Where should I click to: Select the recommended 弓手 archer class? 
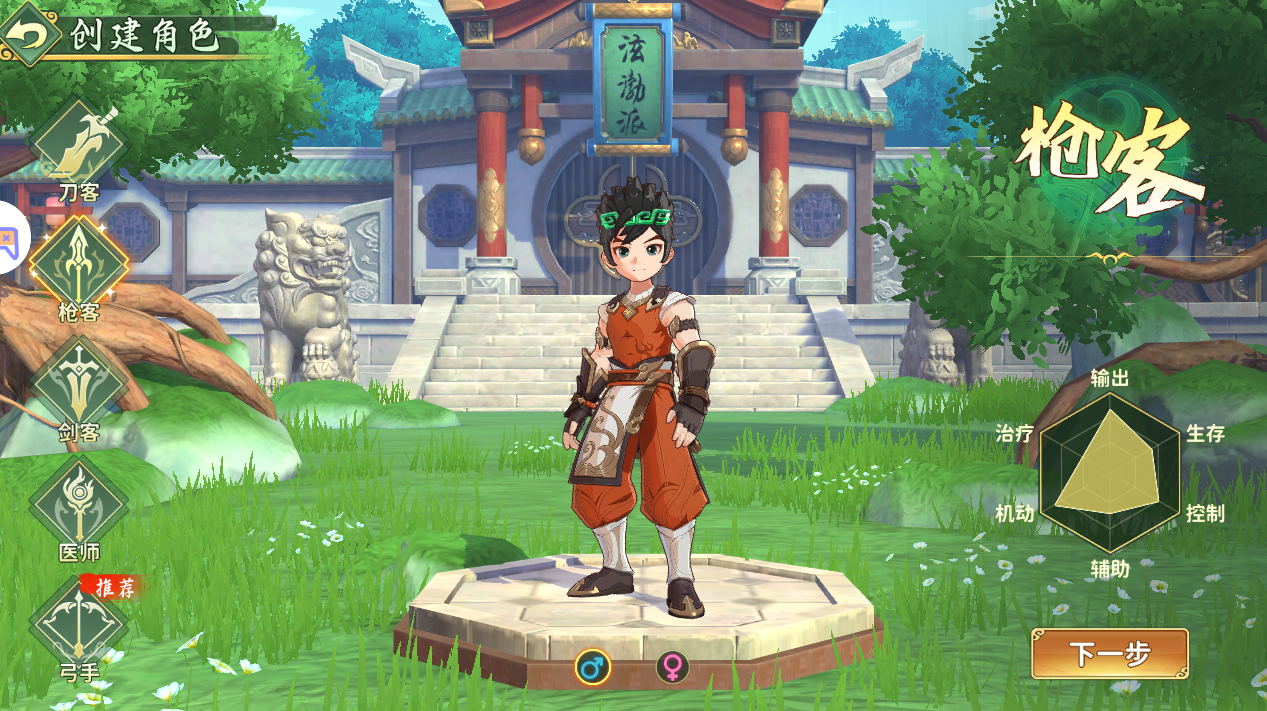pos(79,624)
